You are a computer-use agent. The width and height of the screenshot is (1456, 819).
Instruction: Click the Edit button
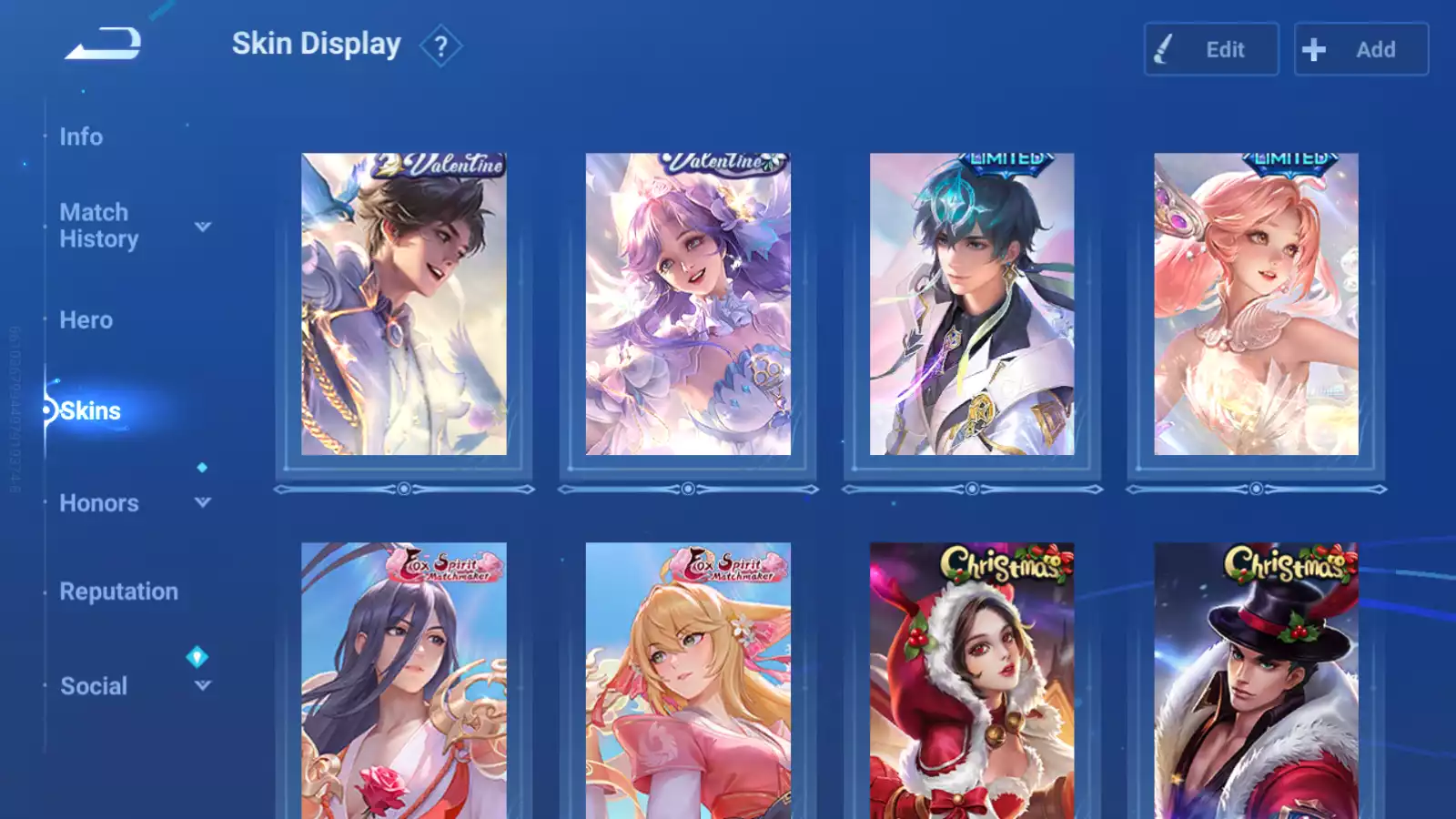click(x=1210, y=49)
